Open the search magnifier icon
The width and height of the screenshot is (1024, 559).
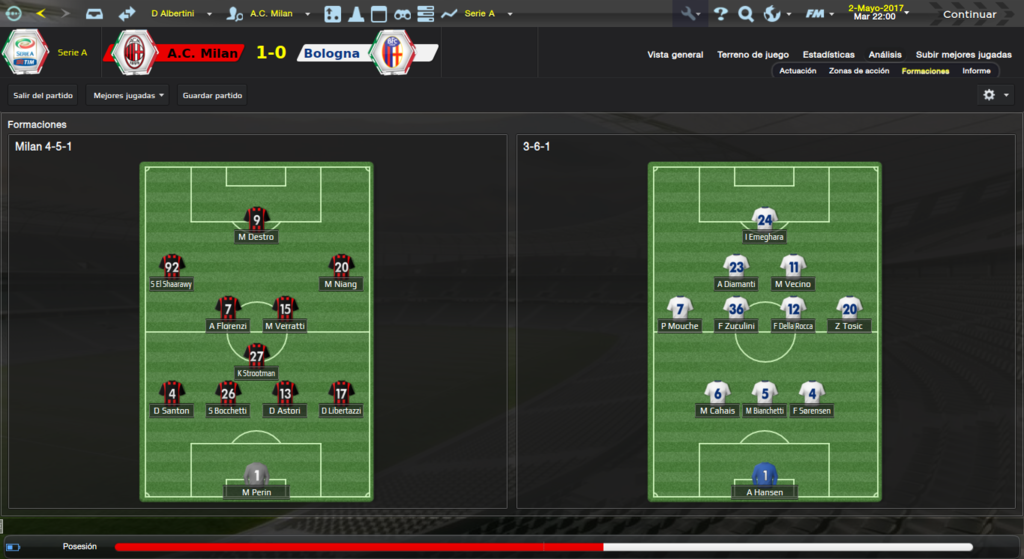(x=745, y=14)
